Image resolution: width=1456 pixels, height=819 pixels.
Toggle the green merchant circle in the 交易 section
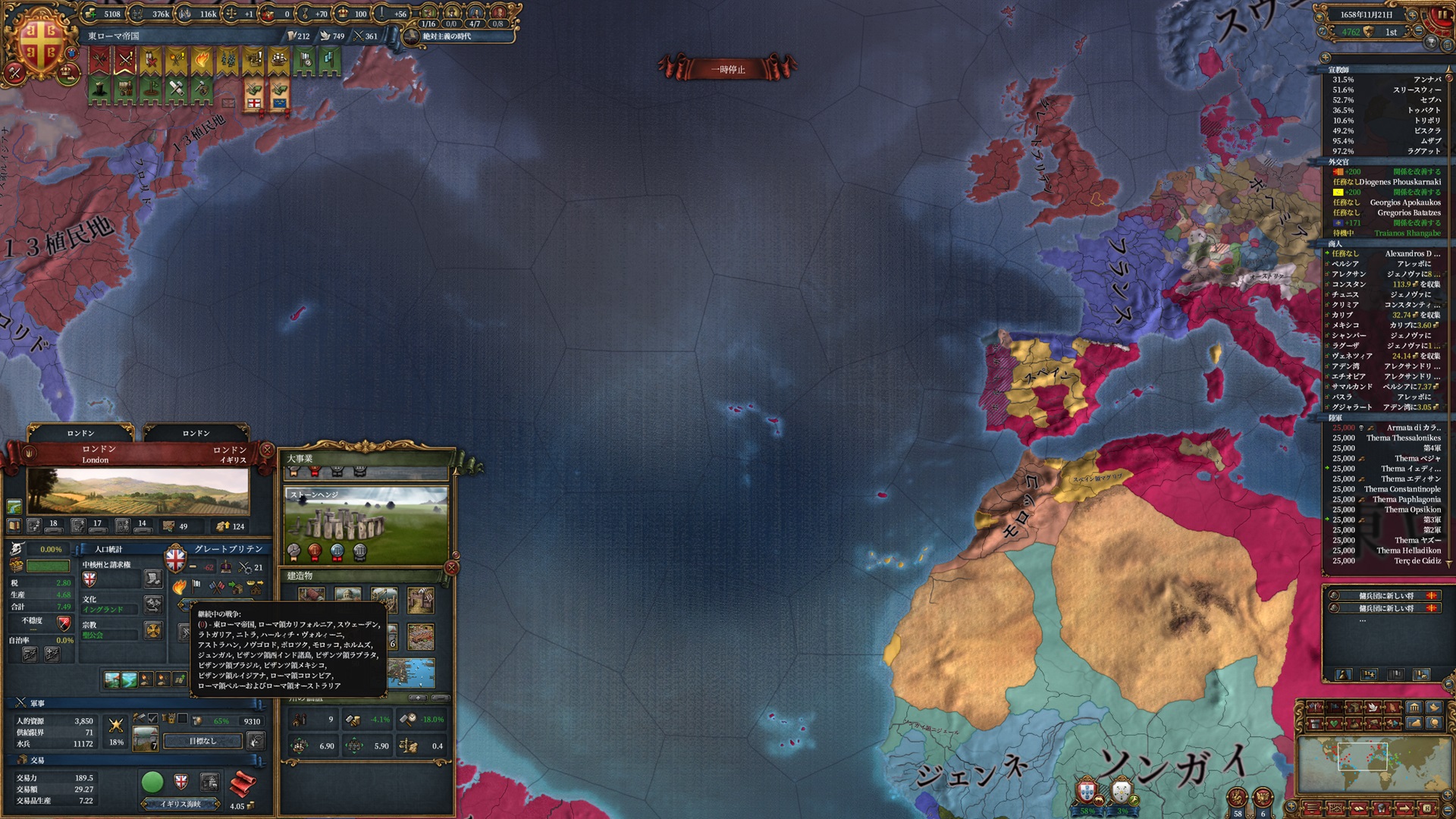[x=153, y=783]
